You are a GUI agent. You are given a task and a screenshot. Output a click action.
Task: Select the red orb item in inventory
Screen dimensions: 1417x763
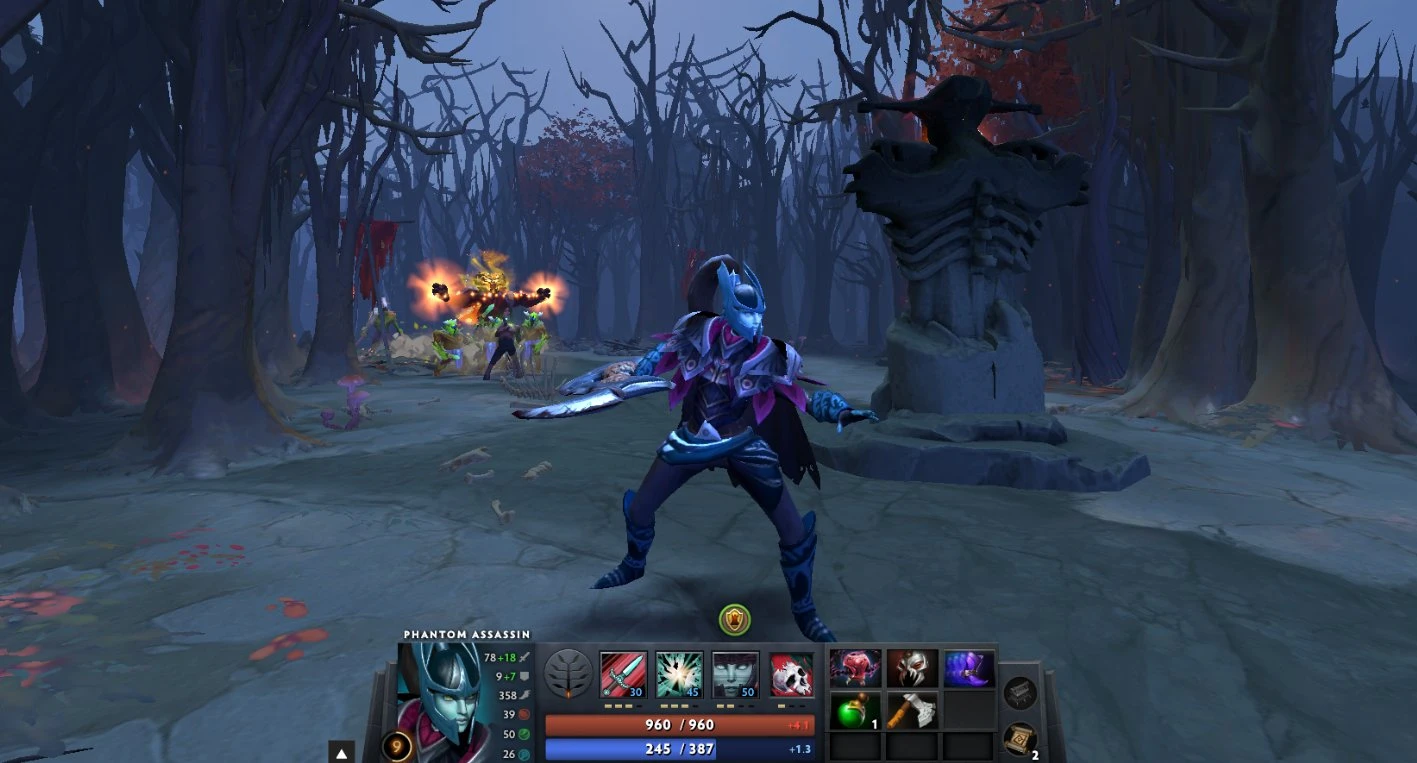(856, 668)
